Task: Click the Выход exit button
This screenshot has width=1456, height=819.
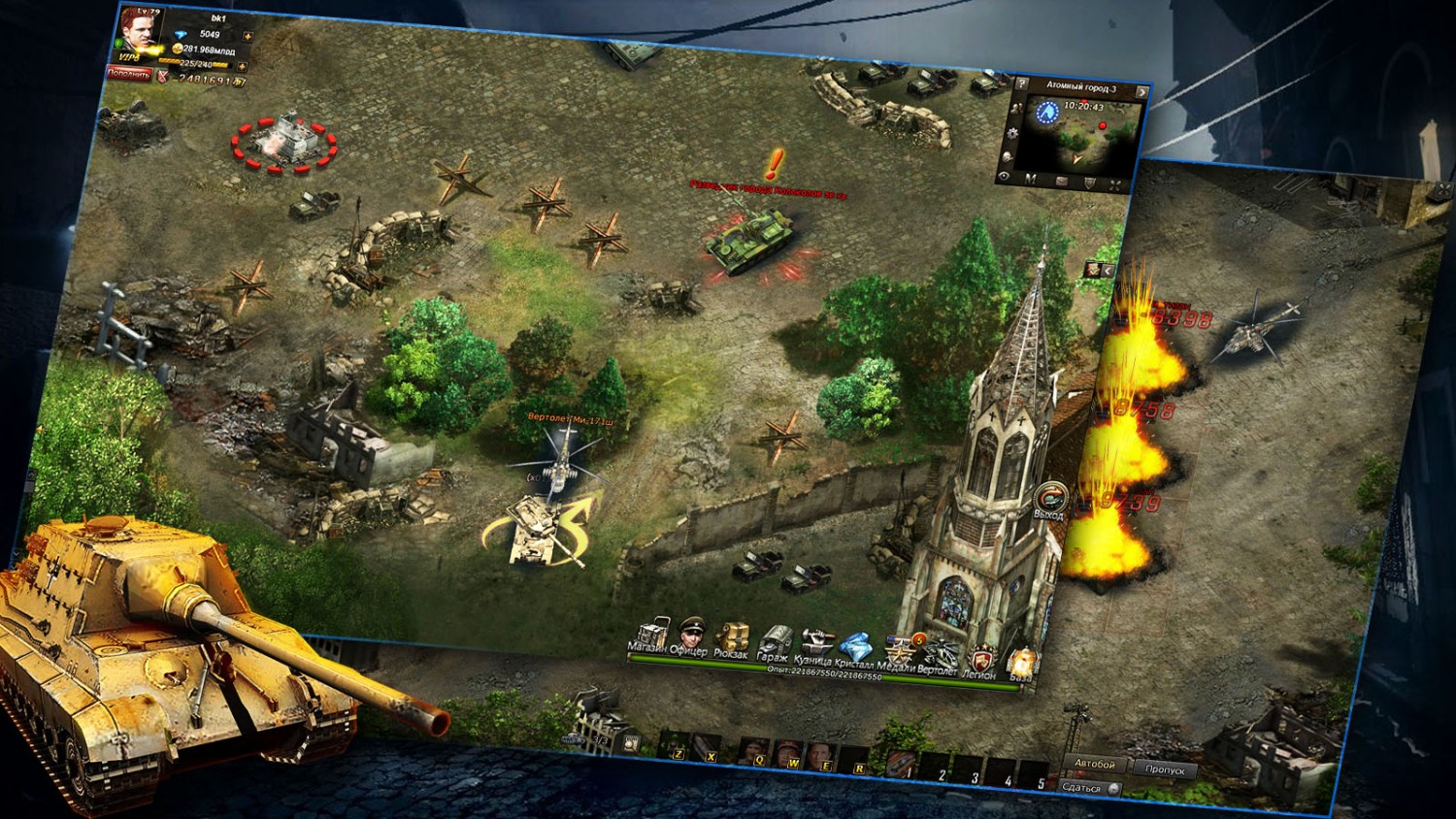Action: pyautogui.click(x=1048, y=500)
